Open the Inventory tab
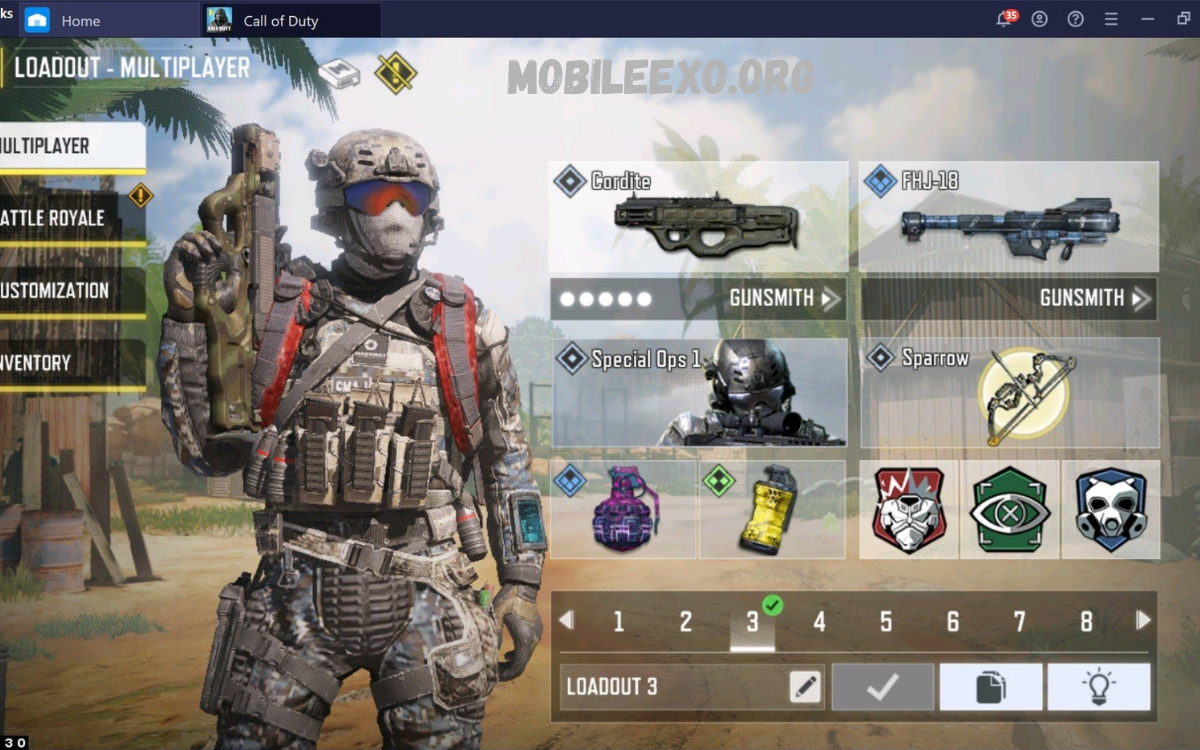This screenshot has height=750, width=1200. pos(60,363)
